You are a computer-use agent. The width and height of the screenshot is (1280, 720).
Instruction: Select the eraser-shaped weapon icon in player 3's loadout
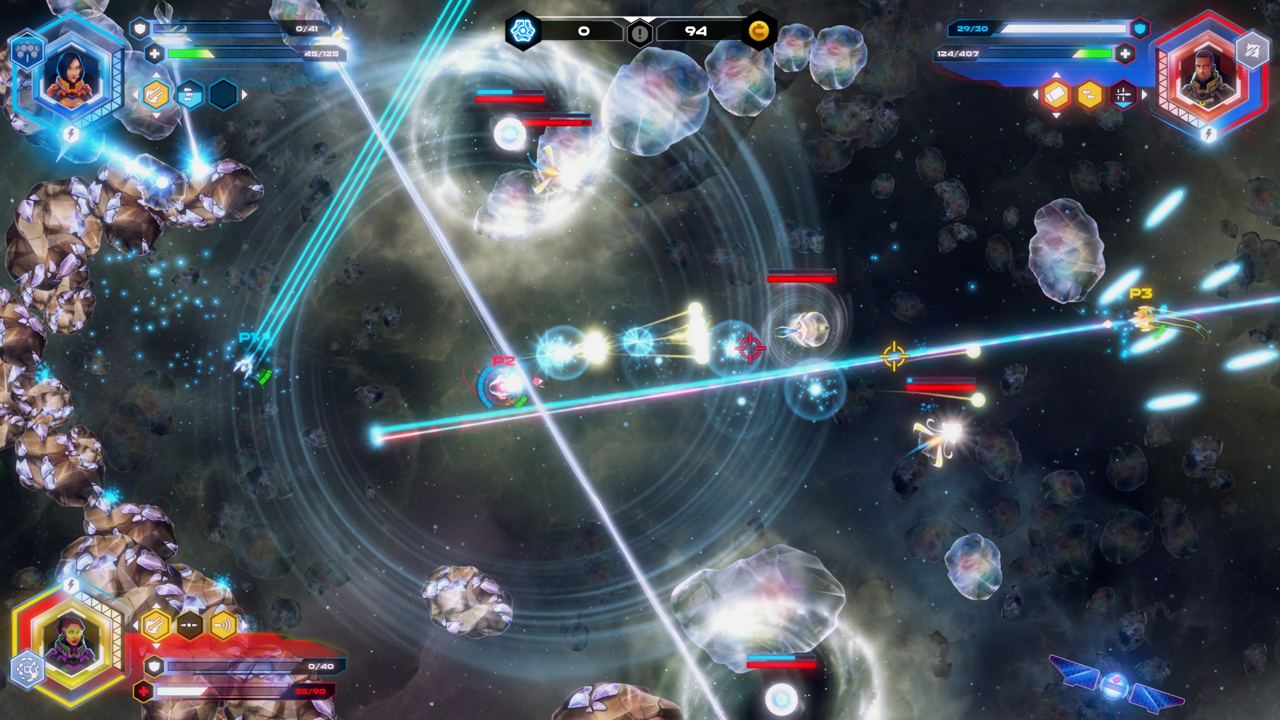pyautogui.click(x=1056, y=94)
